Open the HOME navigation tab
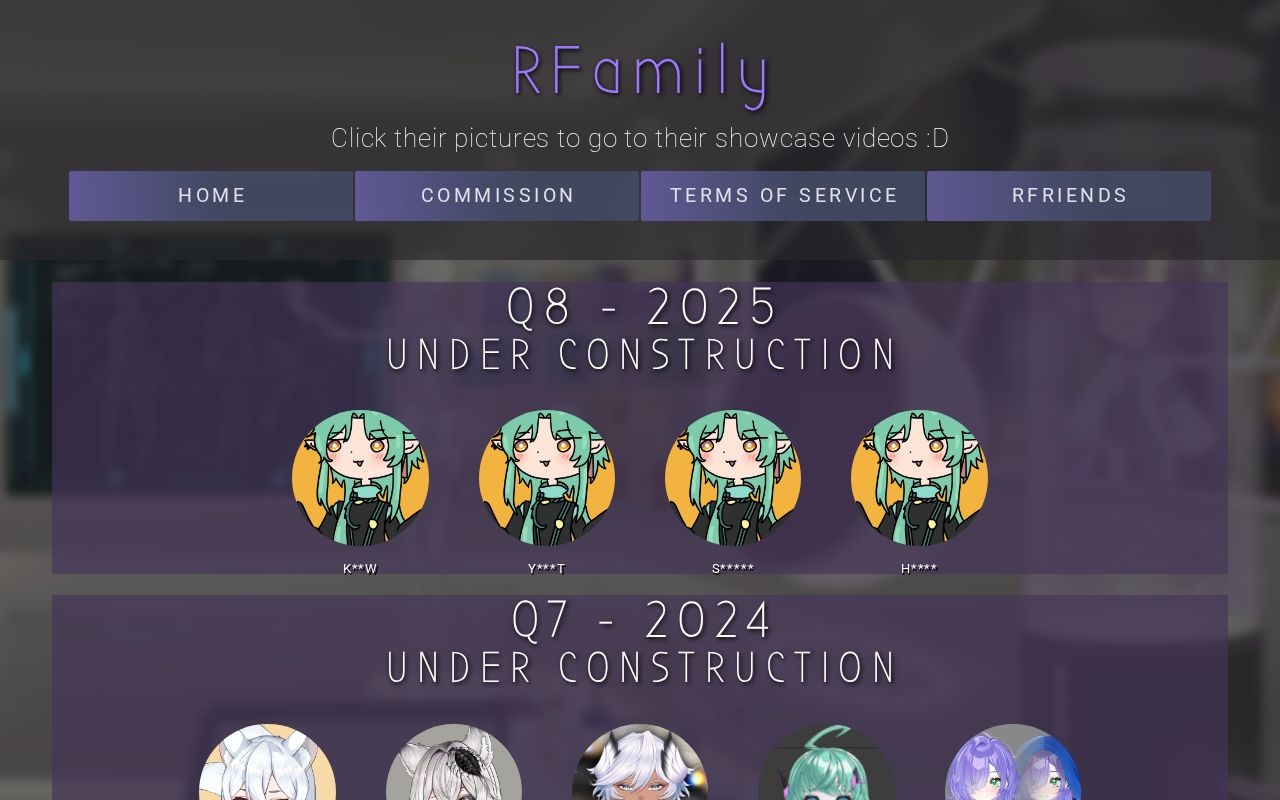 click(x=211, y=195)
